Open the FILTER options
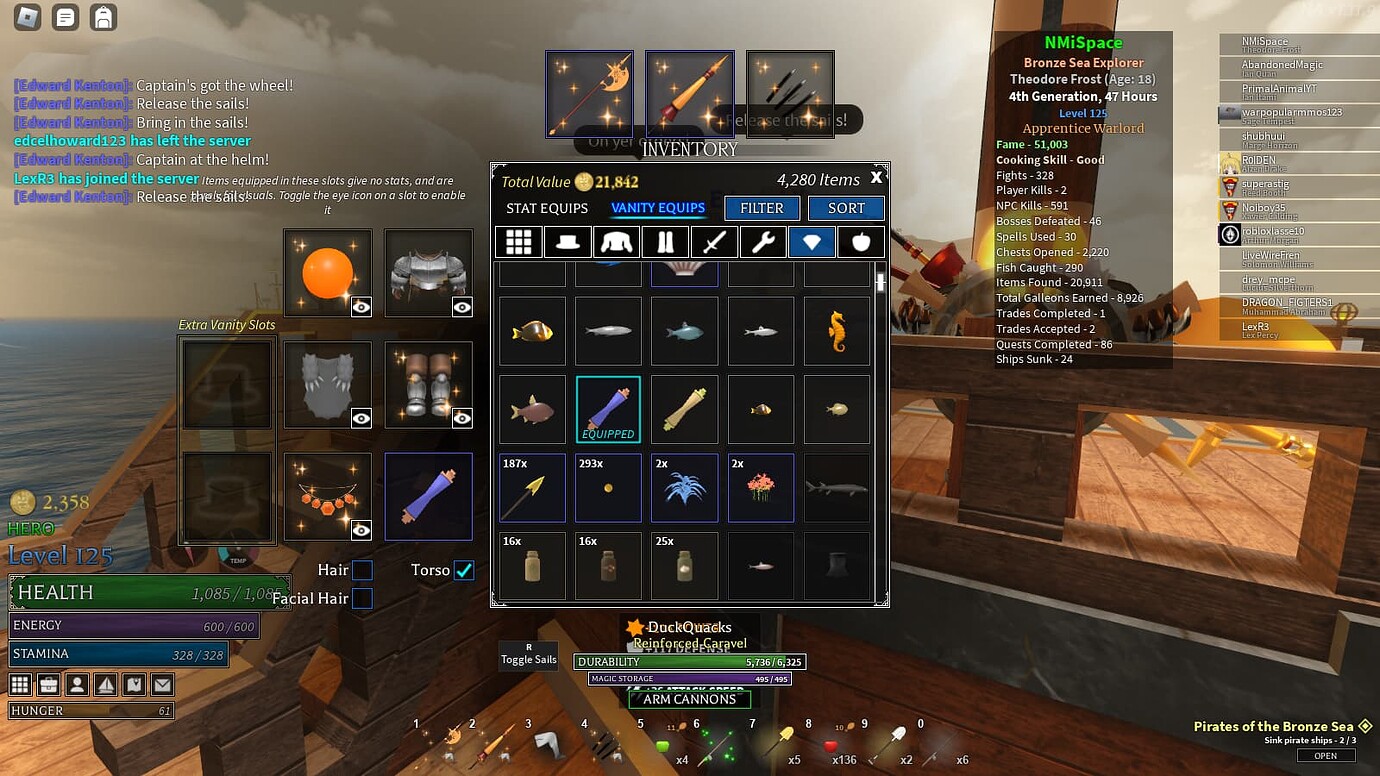 [761, 208]
